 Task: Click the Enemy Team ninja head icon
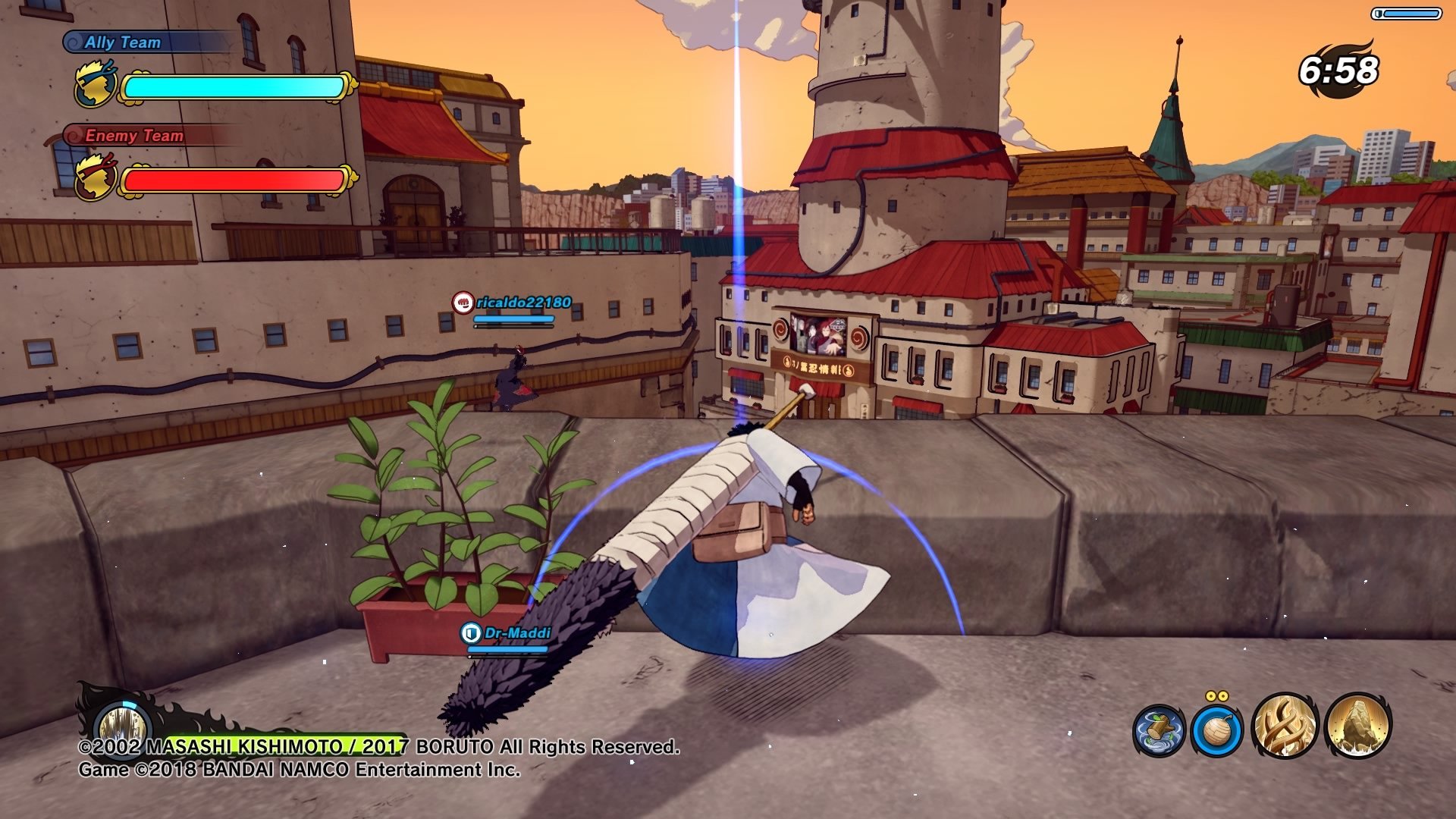(x=96, y=177)
